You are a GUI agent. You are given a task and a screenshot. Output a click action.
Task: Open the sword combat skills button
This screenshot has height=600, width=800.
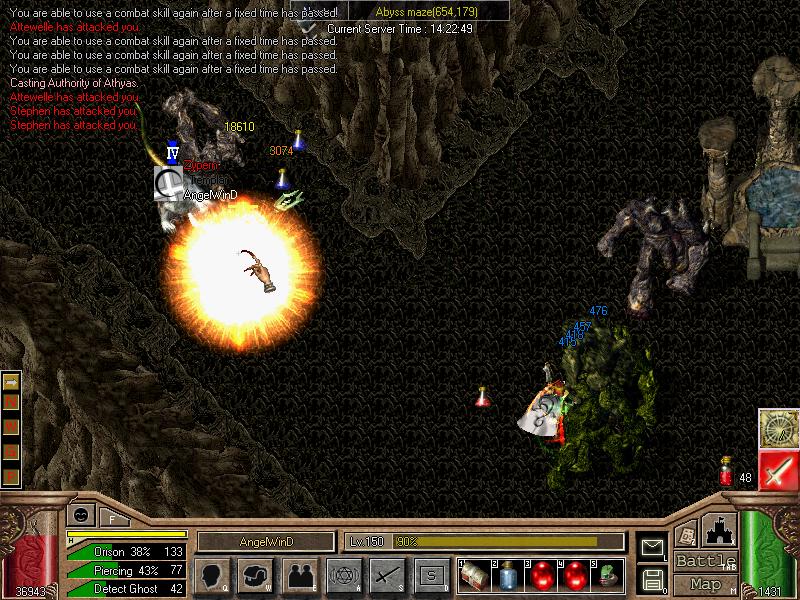[x=387, y=576]
